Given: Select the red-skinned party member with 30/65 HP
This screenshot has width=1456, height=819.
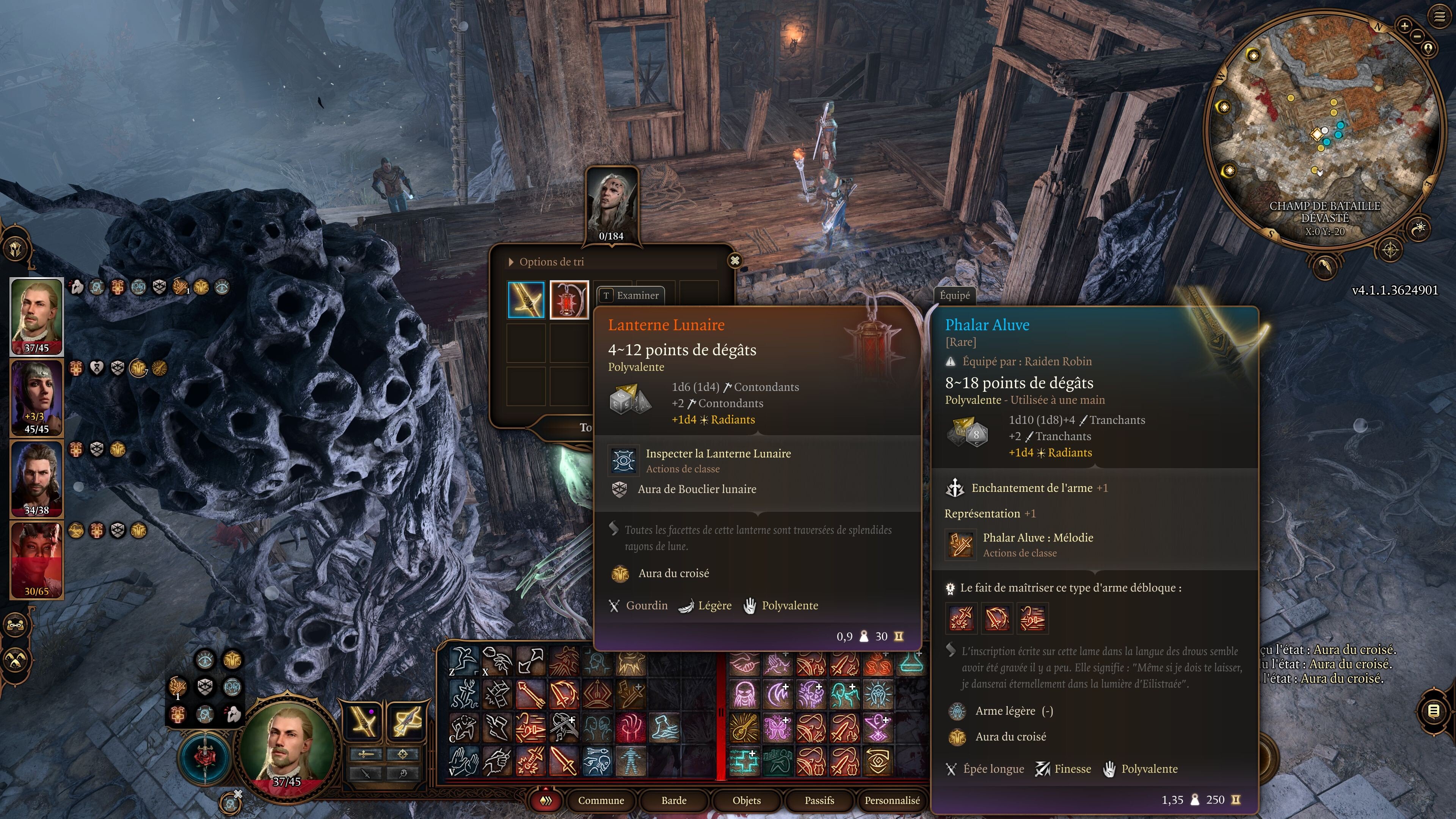Looking at the screenshot, I should pos(37,560).
